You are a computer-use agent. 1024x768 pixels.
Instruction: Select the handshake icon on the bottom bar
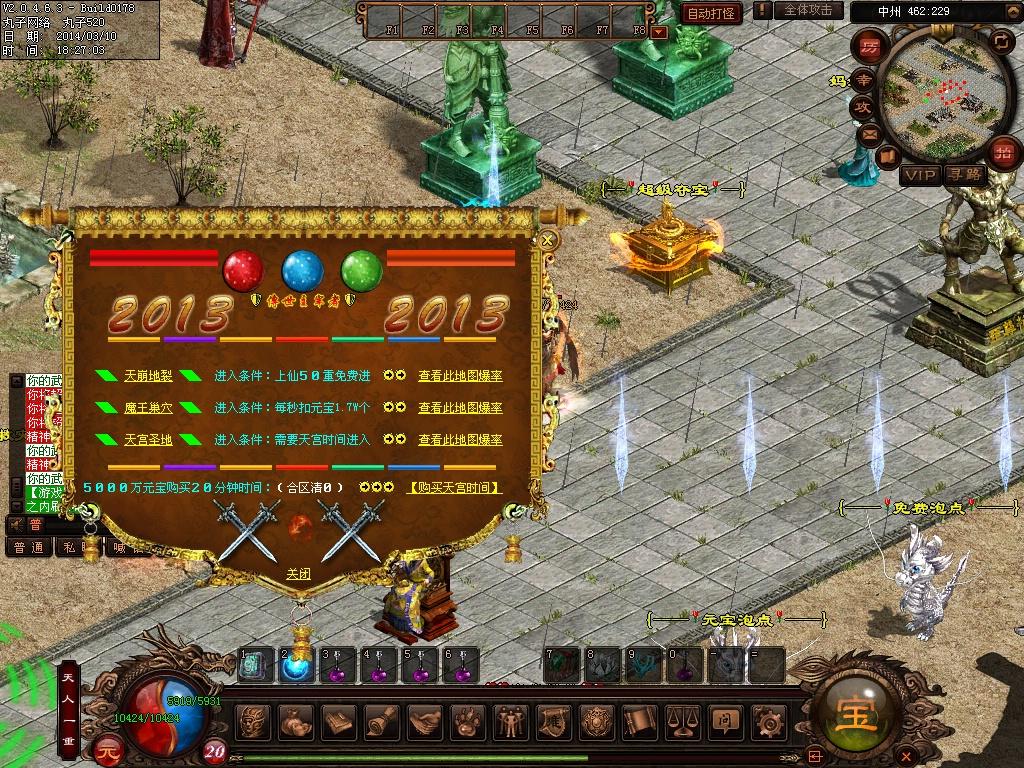click(x=426, y=720)
